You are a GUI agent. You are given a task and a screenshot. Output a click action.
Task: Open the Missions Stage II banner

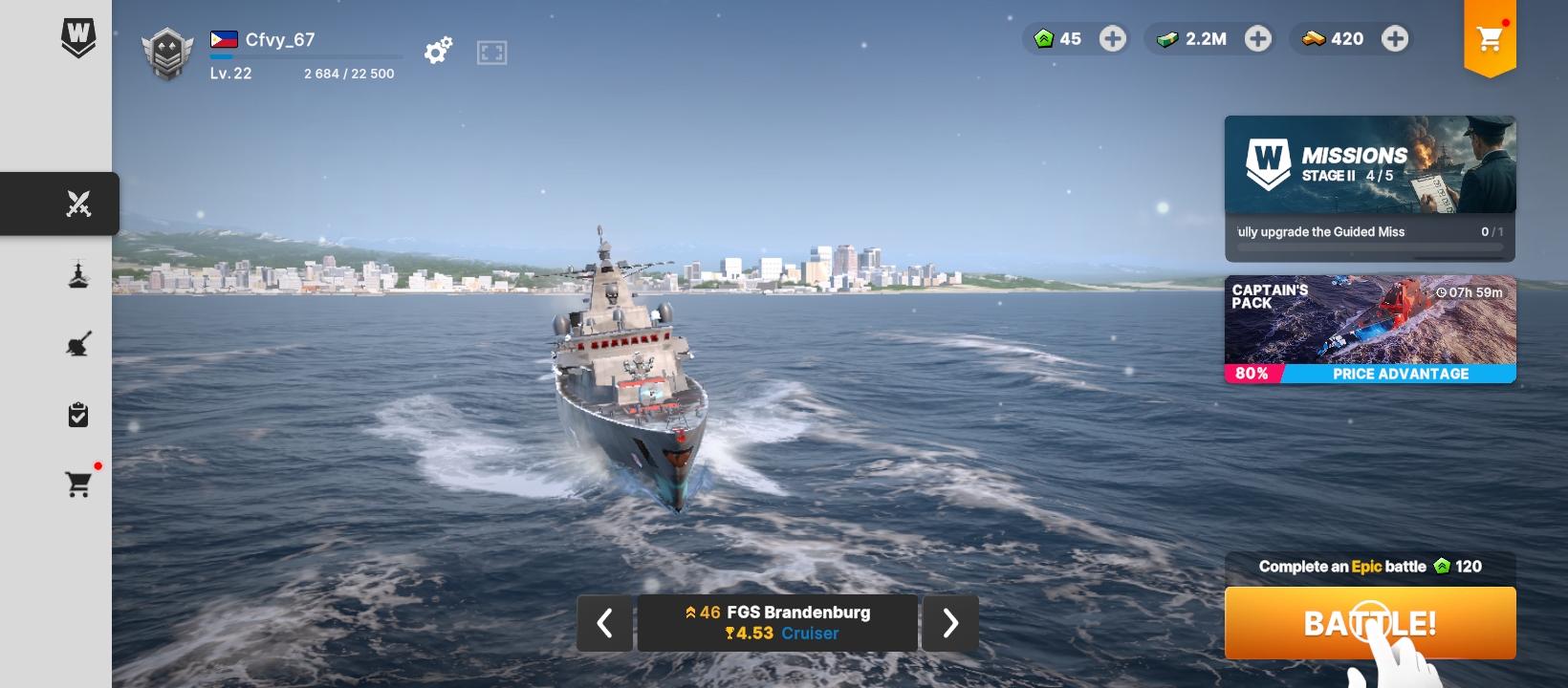click(1369, 165)
